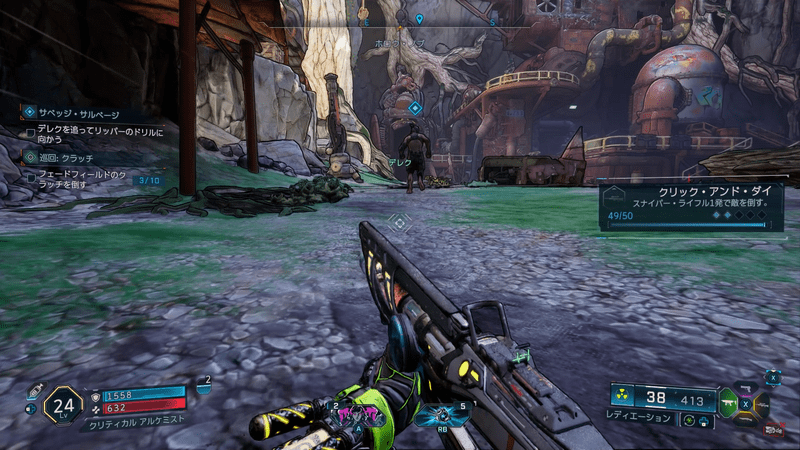Click the quest waypoint diamond above デレク

pos(414,107)
